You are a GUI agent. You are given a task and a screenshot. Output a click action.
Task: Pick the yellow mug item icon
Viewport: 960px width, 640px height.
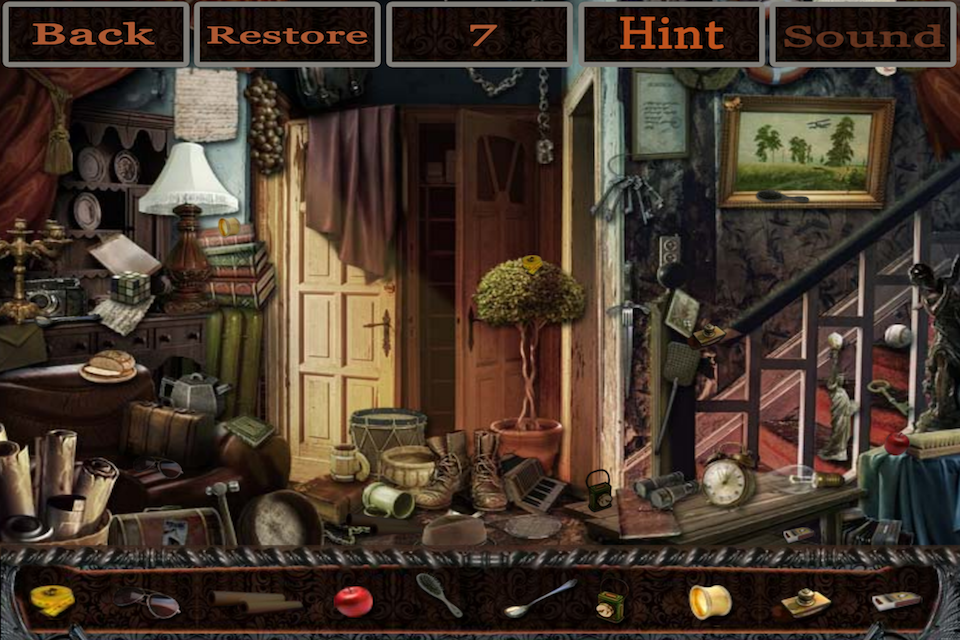pos(709,601)
